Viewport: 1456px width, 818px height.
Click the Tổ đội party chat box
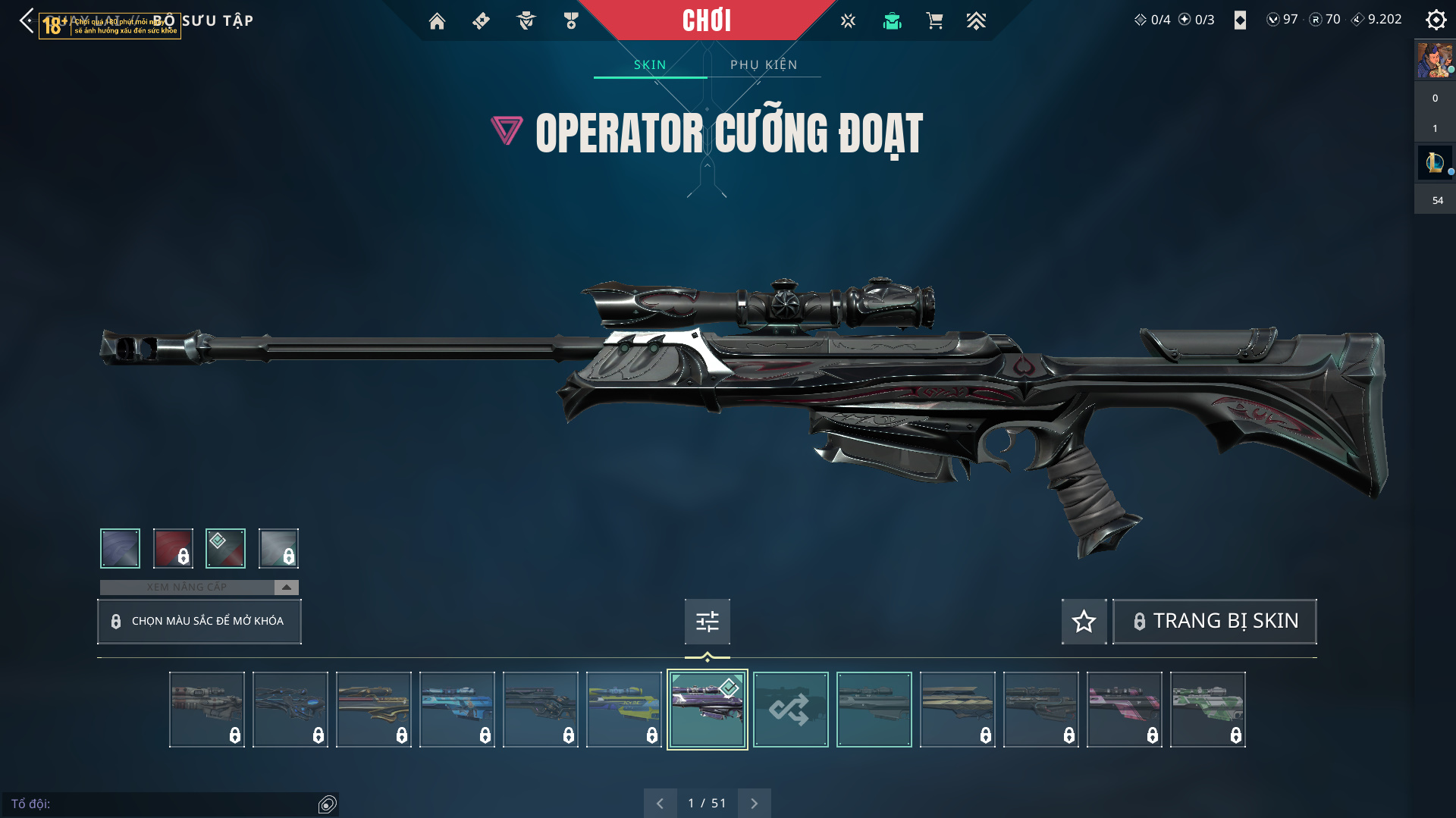point(163,804)
